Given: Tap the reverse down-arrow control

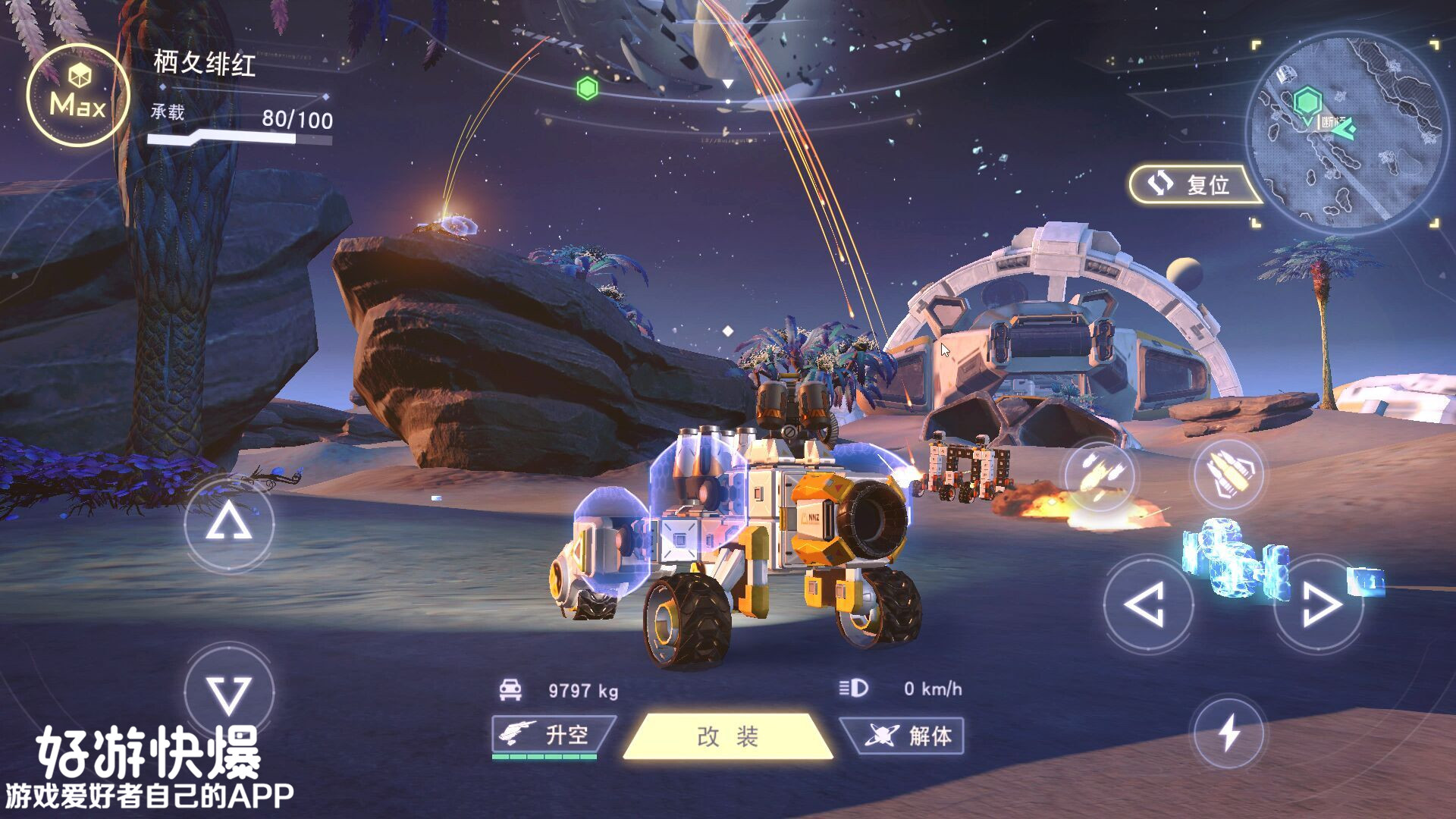Looking at the screenshot, I should (229, 693).
